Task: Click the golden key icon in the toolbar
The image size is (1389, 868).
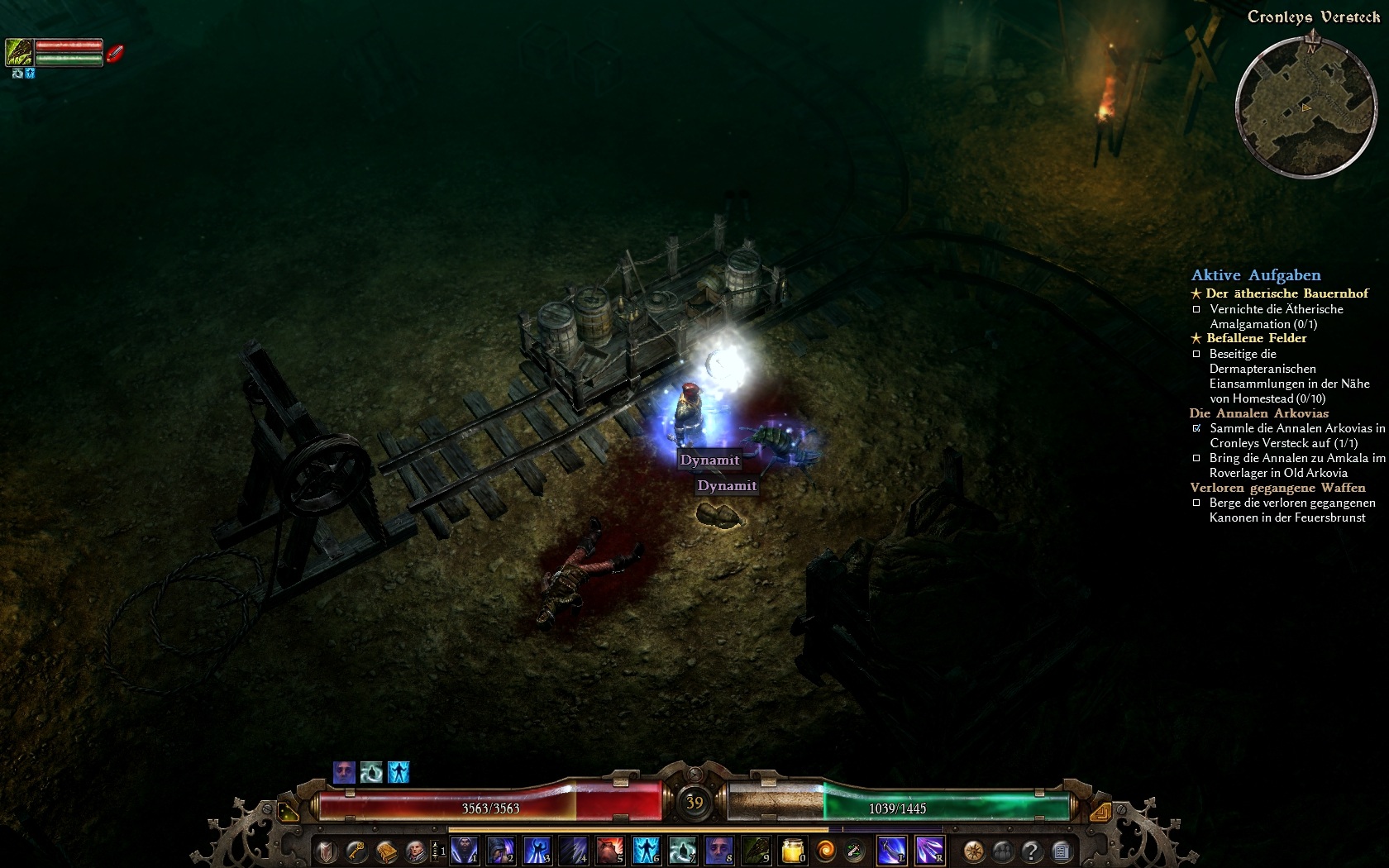Action: pos(356,850)
